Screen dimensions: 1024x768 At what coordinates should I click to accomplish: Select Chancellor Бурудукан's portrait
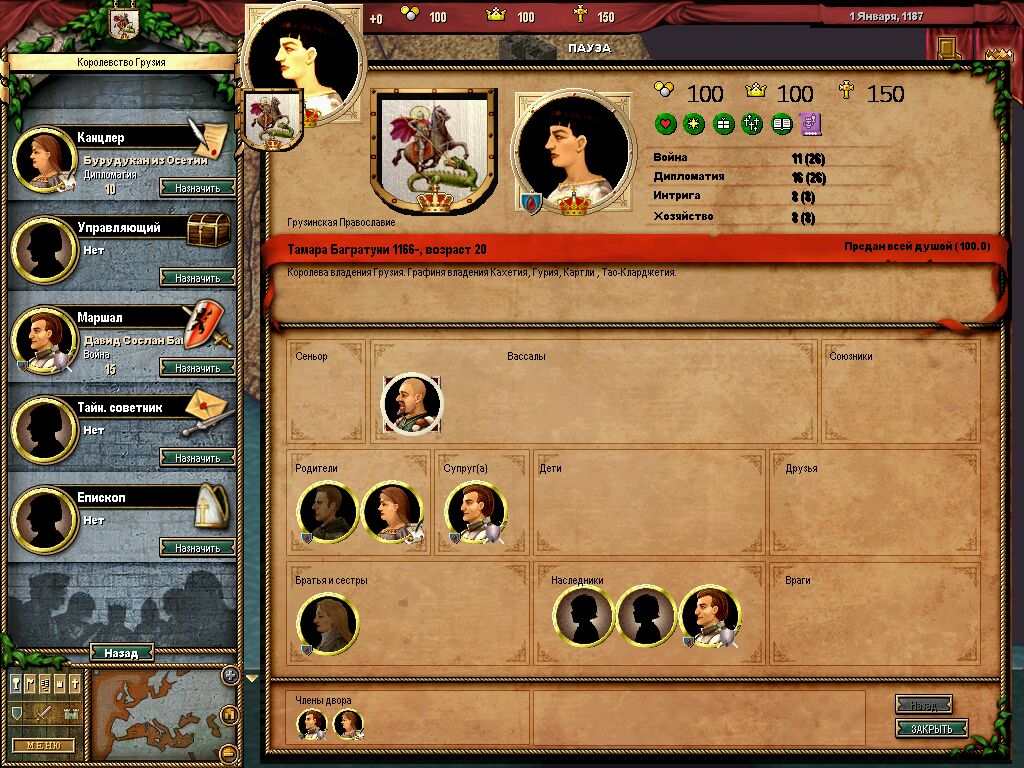46,158
